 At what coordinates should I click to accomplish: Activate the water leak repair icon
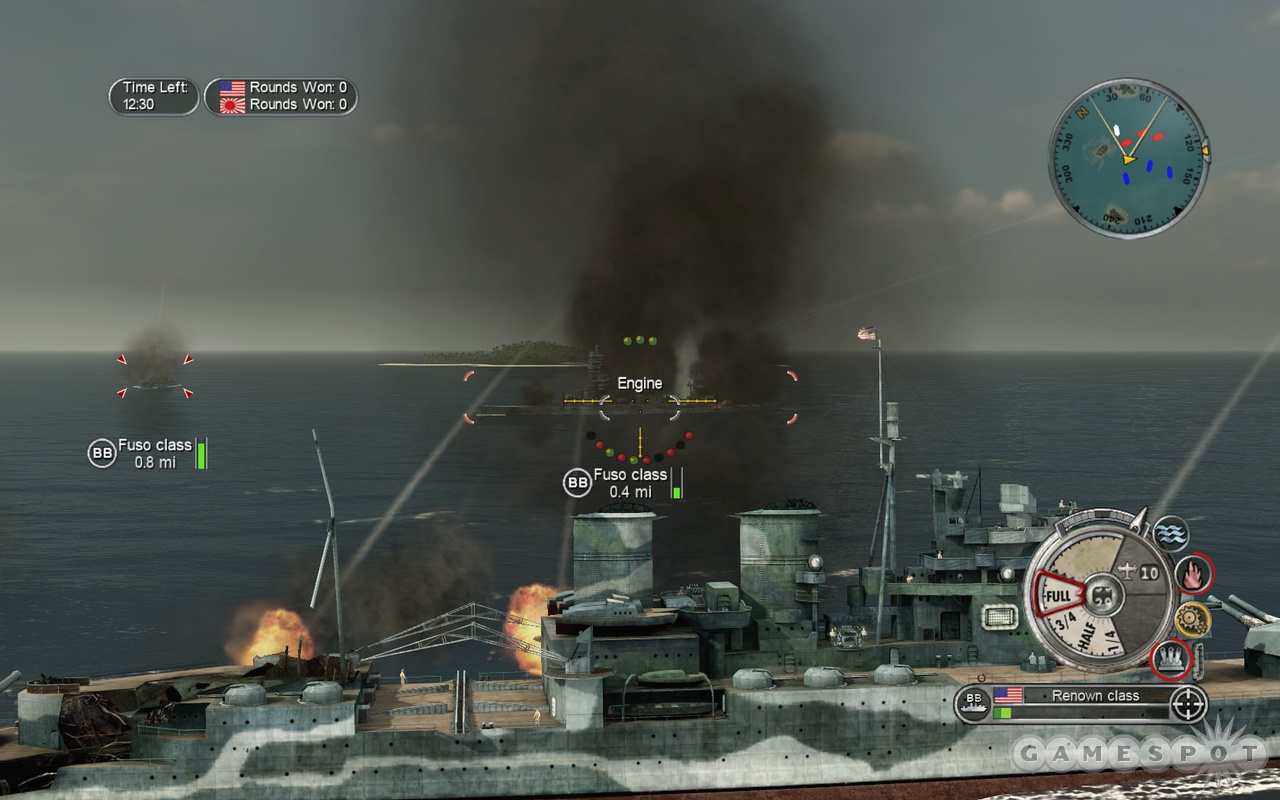[x=1171, y=534]
